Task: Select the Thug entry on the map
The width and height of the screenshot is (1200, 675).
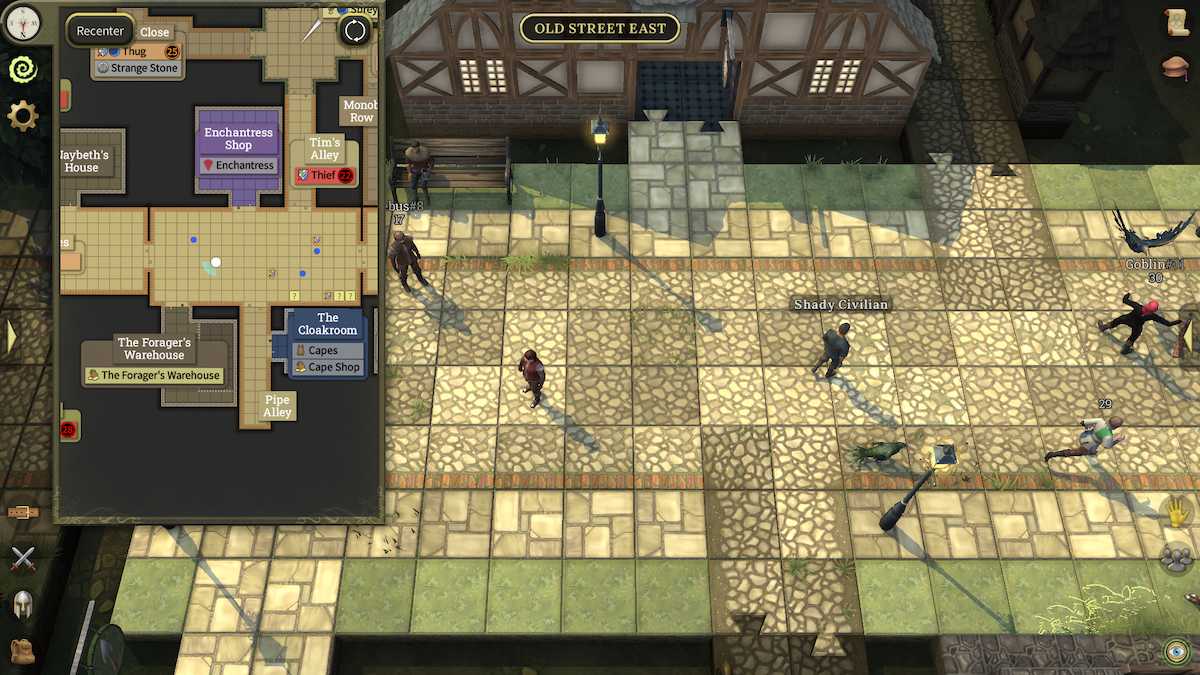Action: coord(136,51)
